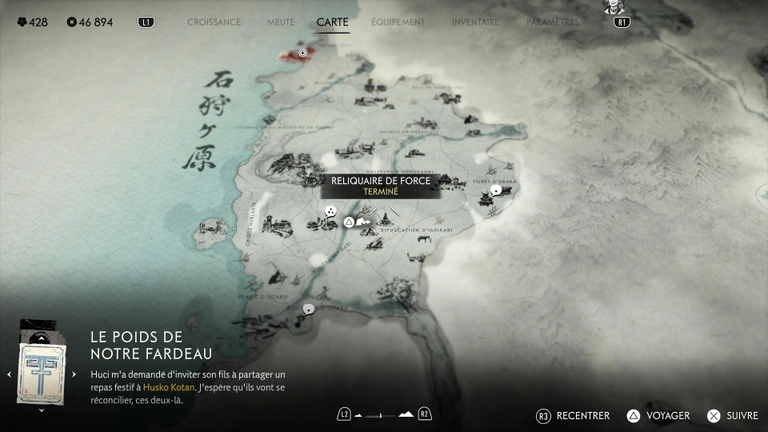Show the next quest card with right arrow
The height and width of the screenshot is (432, 768).
click(74, 375)
